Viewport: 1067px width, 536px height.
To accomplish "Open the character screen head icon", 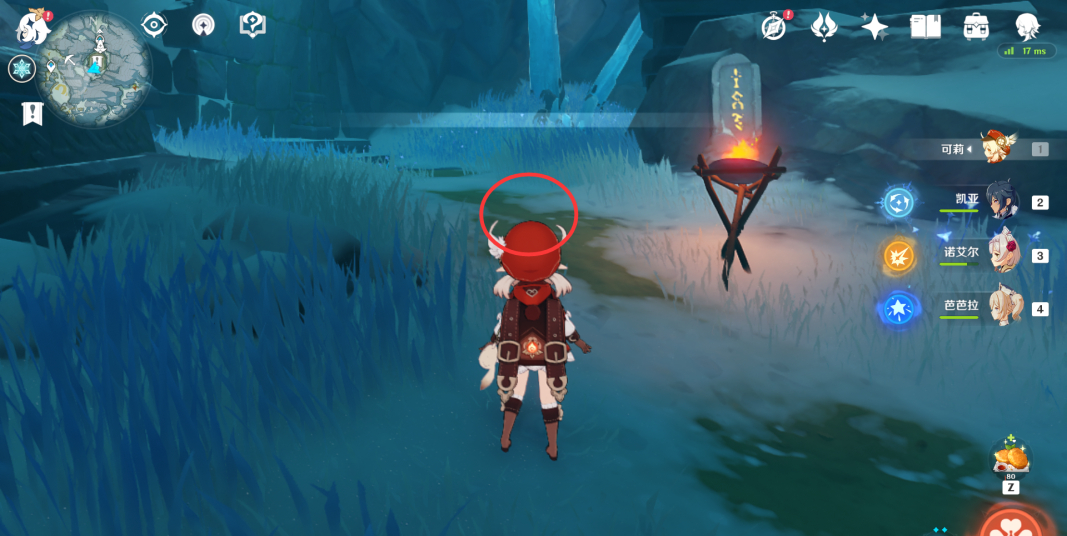I will point(1027,27).
